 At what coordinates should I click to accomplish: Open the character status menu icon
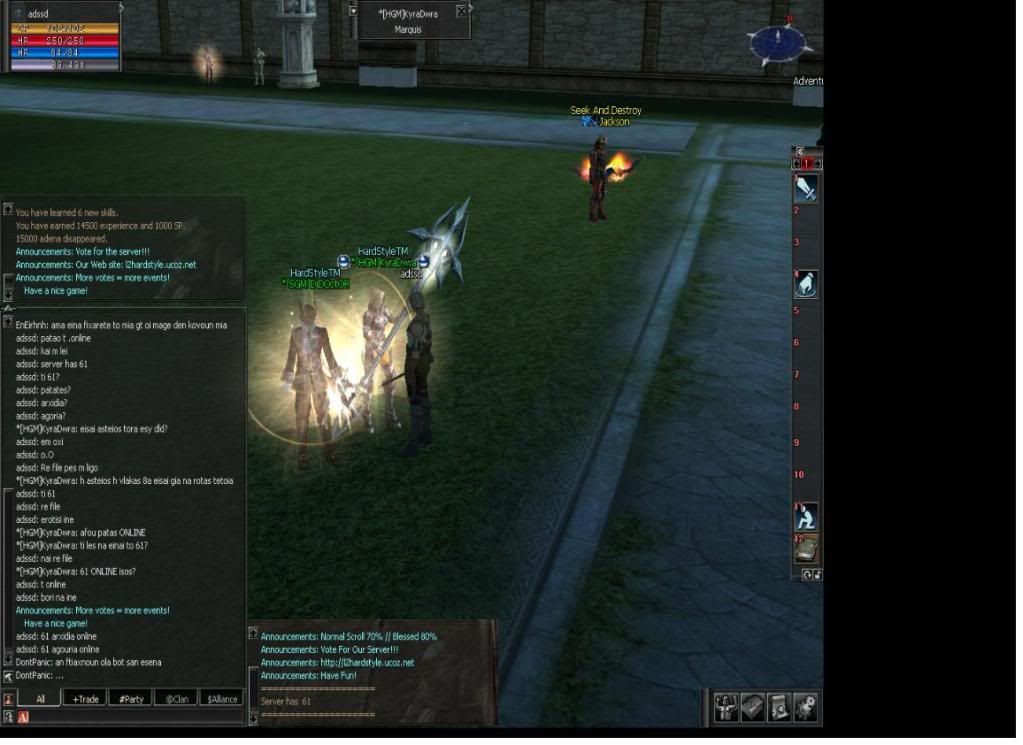coord(727,707)
